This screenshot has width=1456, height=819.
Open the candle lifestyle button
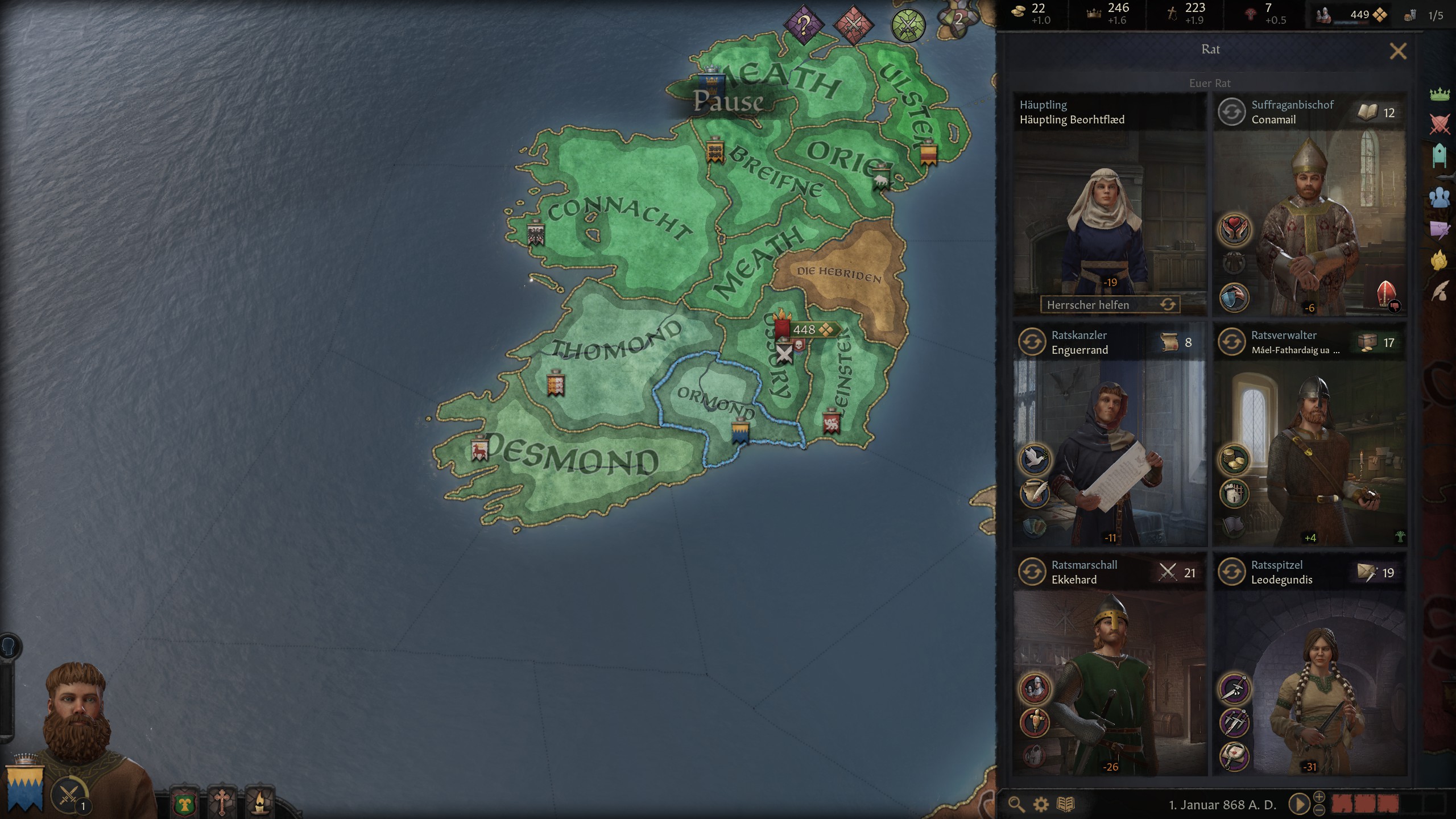(260, 803)
